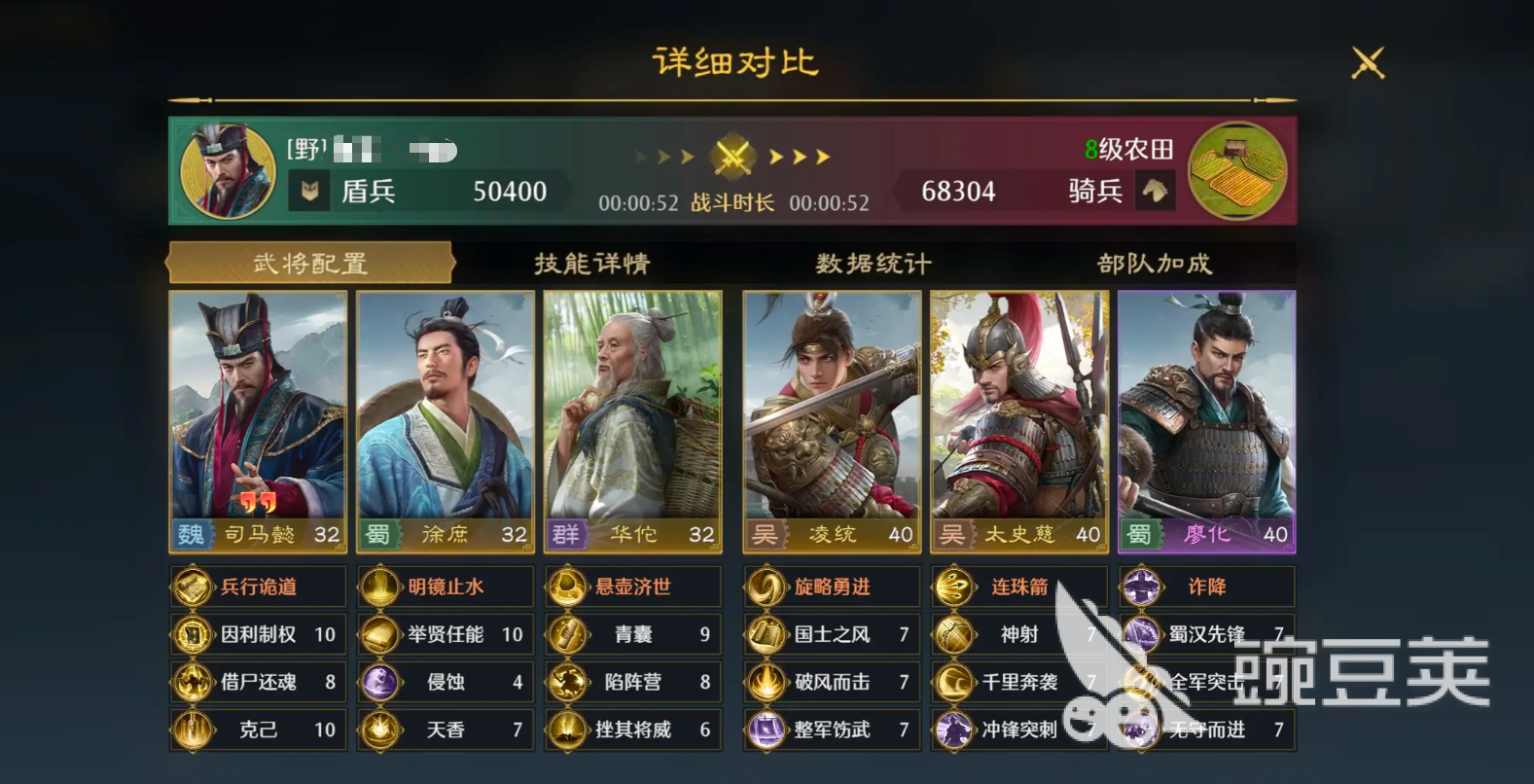This screenshot has width=1534, height=784.
Task: Open the 连珠箭 skill of 太史慈
Action: [x=957, y=586]
